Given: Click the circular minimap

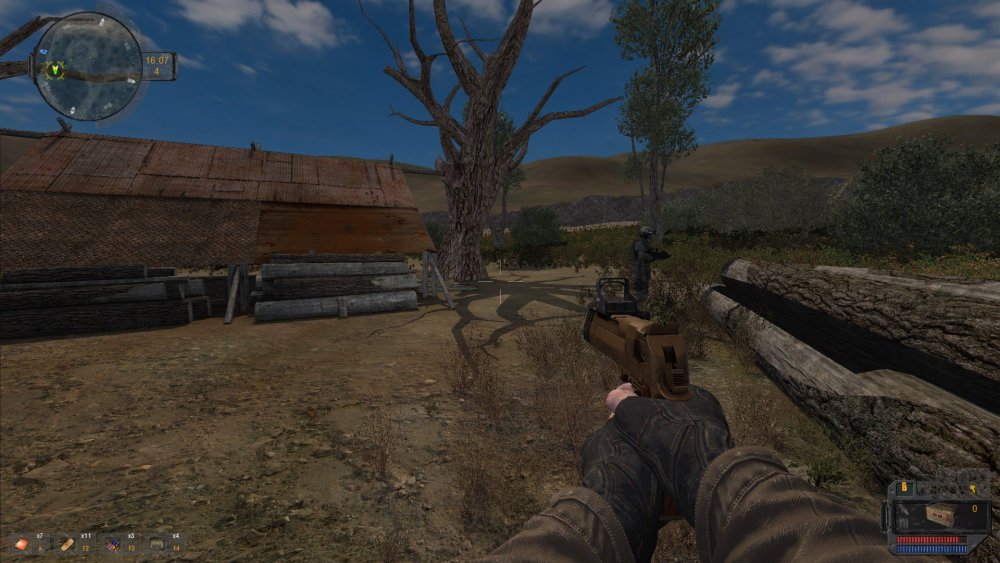Looking at the screenshot, I should (88, 66).
